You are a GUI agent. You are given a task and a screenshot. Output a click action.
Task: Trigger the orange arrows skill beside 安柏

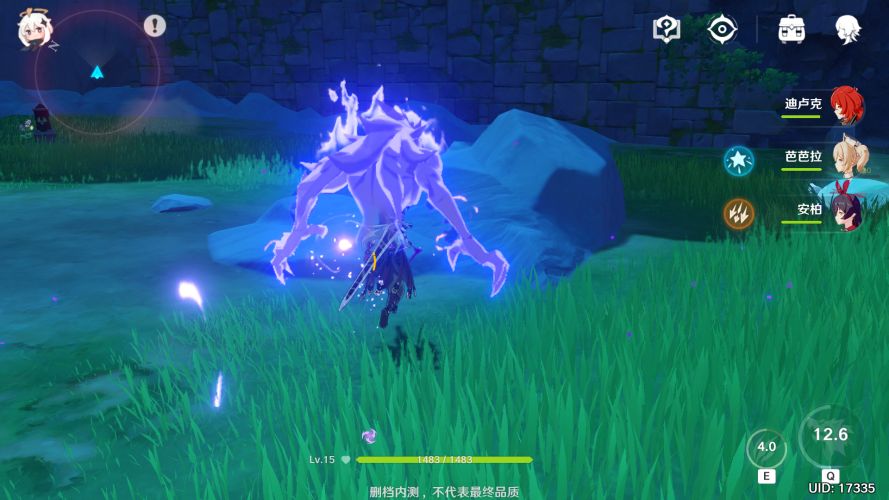[x=739, y=212]
